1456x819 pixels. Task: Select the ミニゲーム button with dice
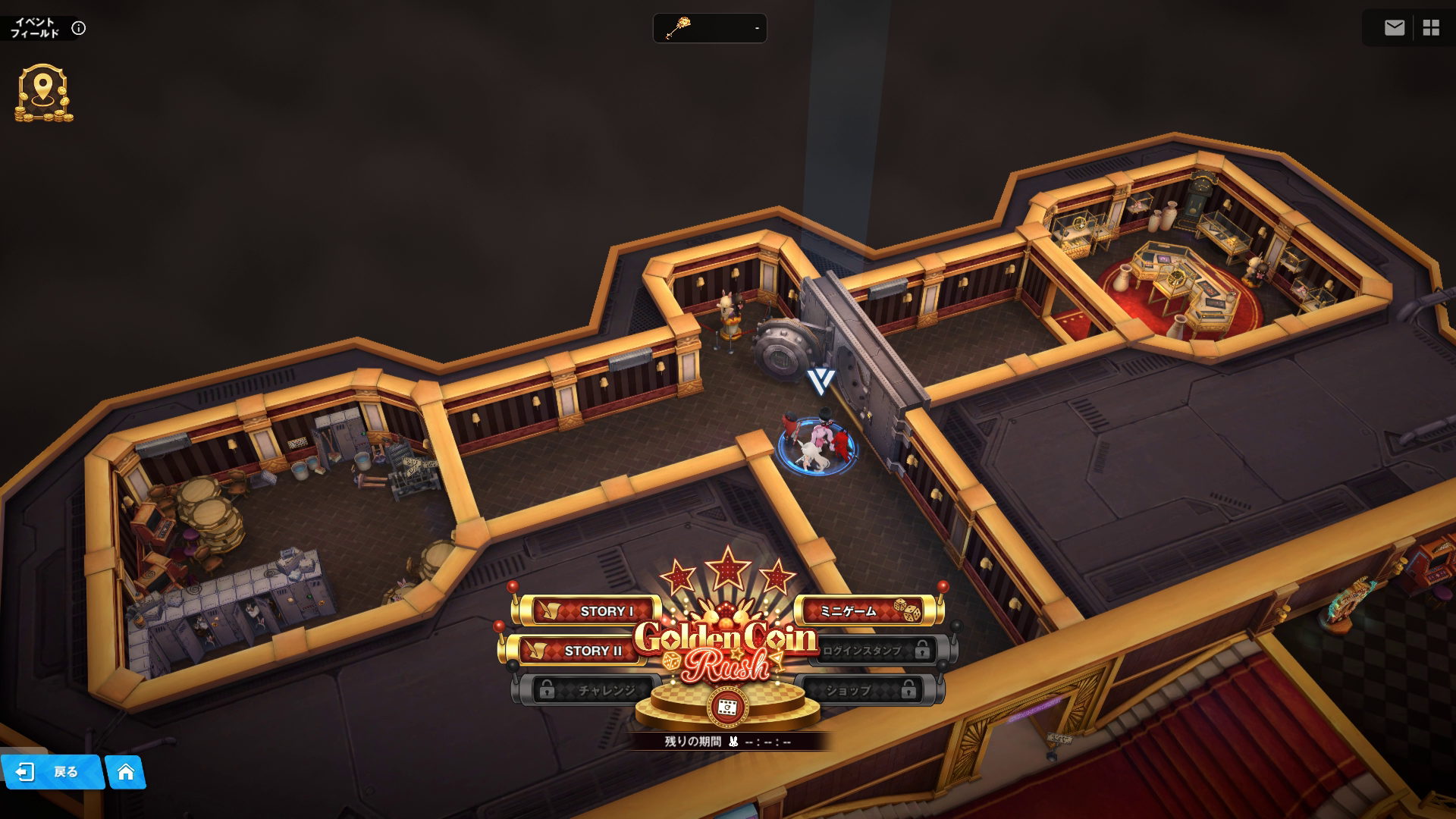click(864, 611)
